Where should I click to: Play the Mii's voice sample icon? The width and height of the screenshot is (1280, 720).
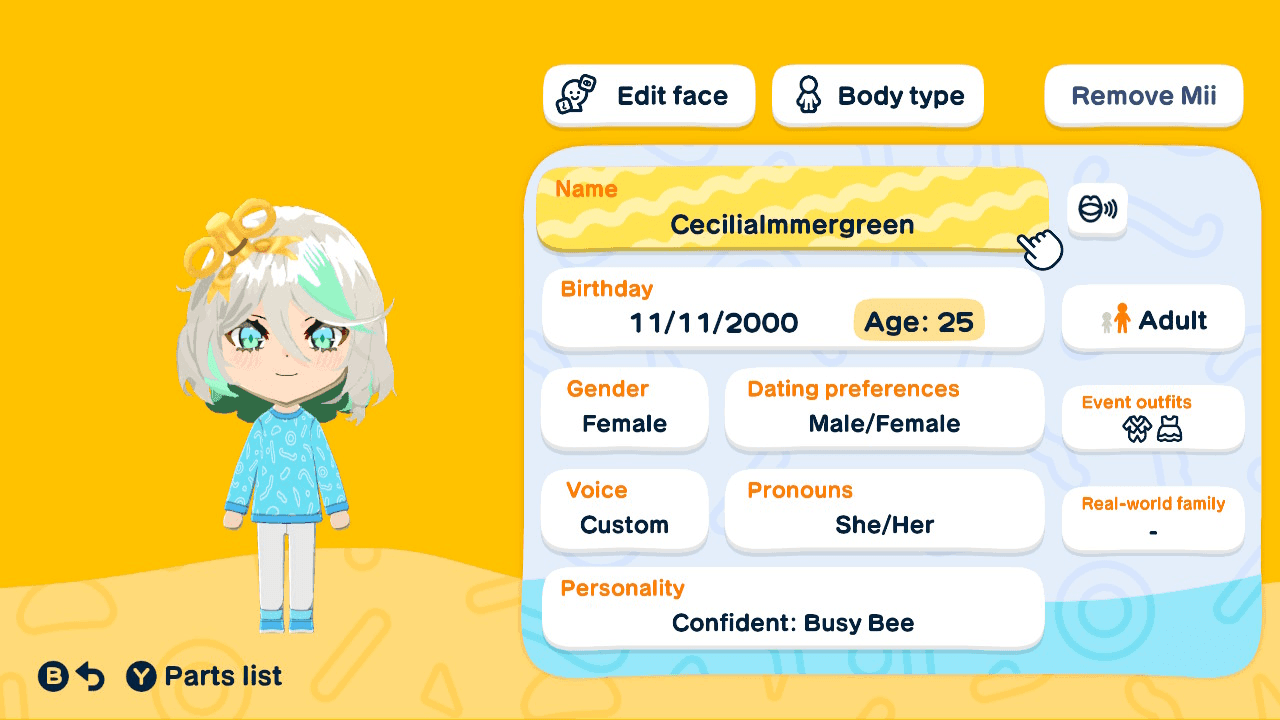pyautogui.click(x=1097, y=211)
